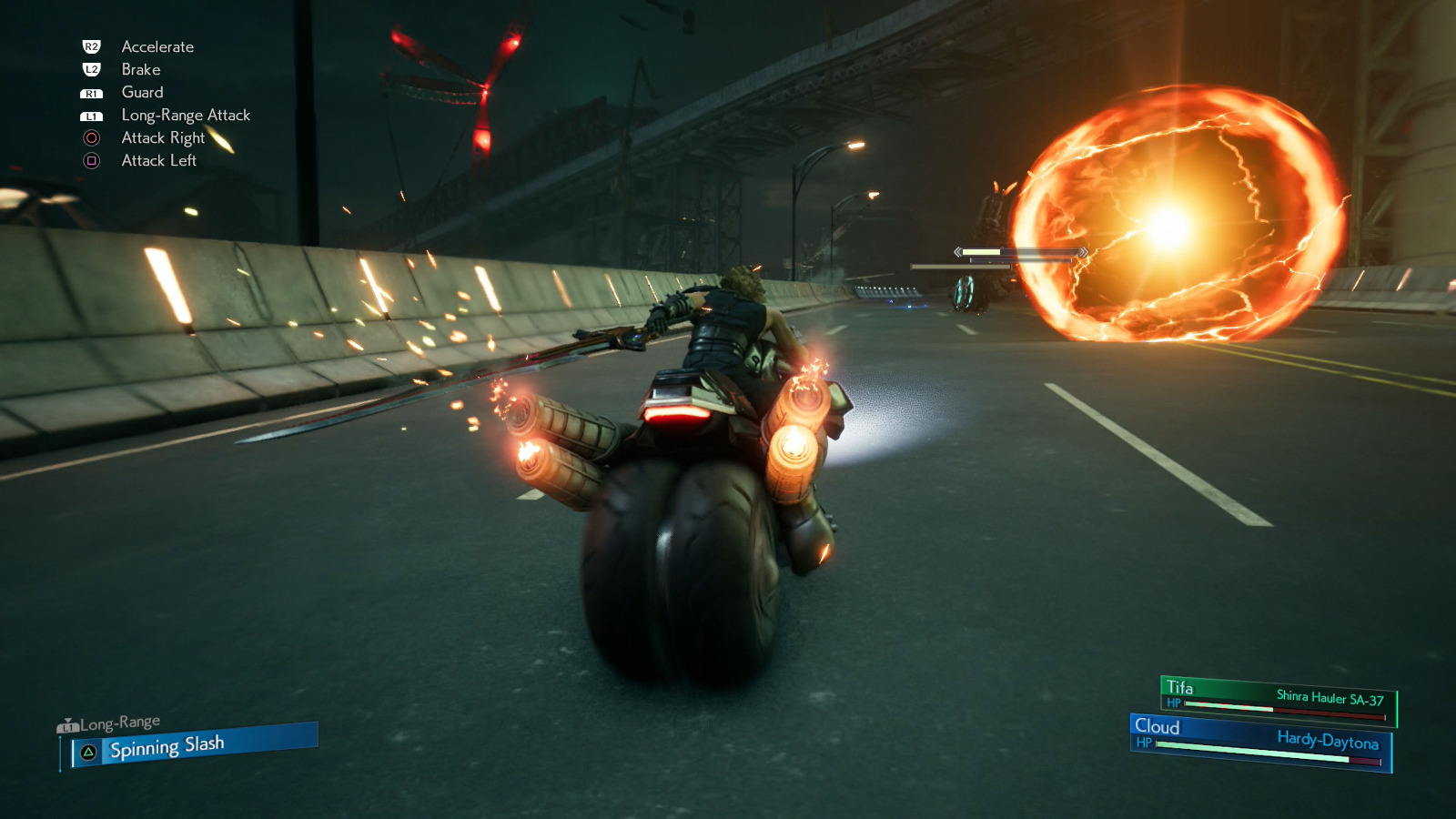Click the Square Attack Left icon

92,160
